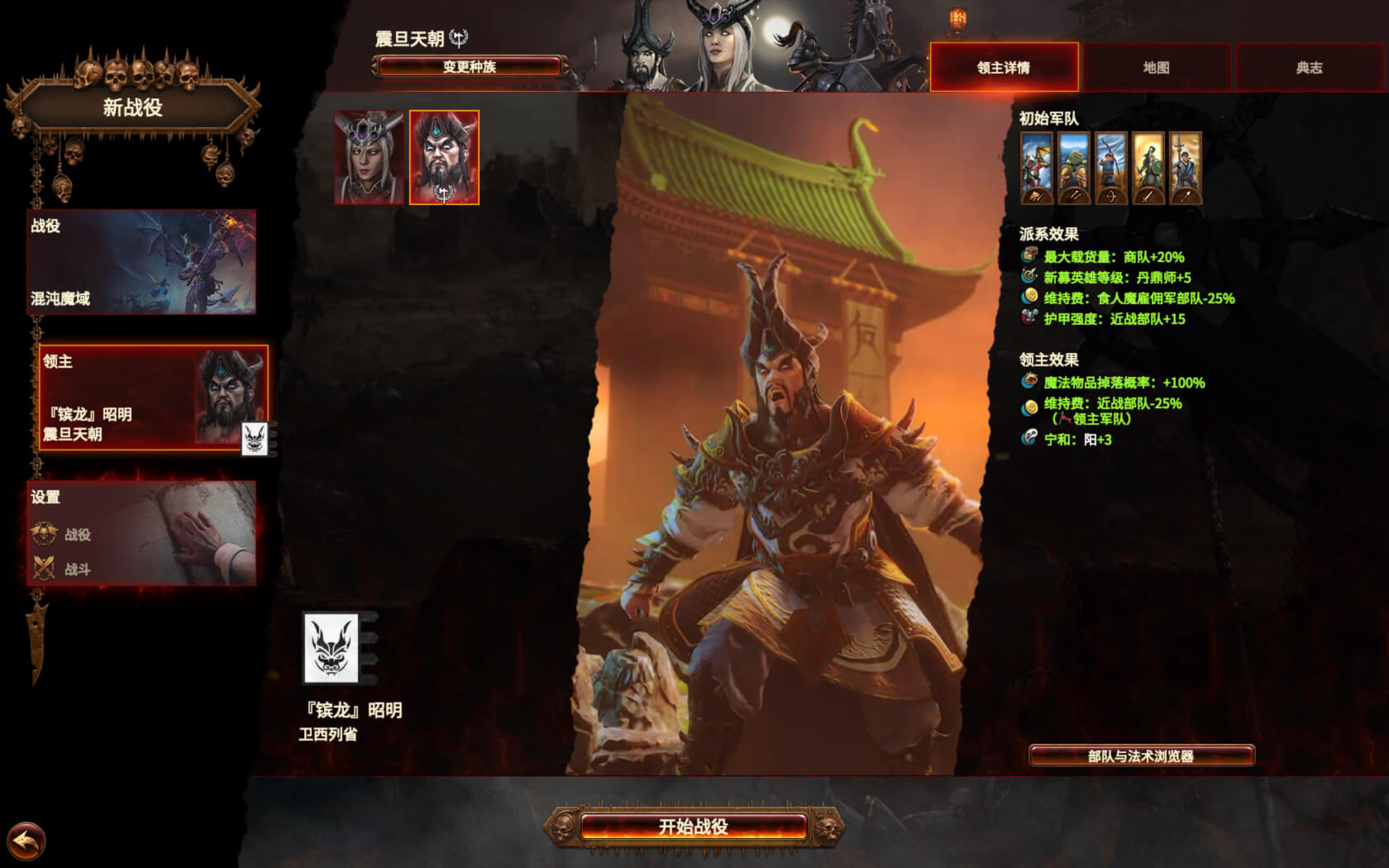Inspect the first starting army unit card
Image resolution: width=1389 pixels, height=868 pixels.
pos(1037,168)
